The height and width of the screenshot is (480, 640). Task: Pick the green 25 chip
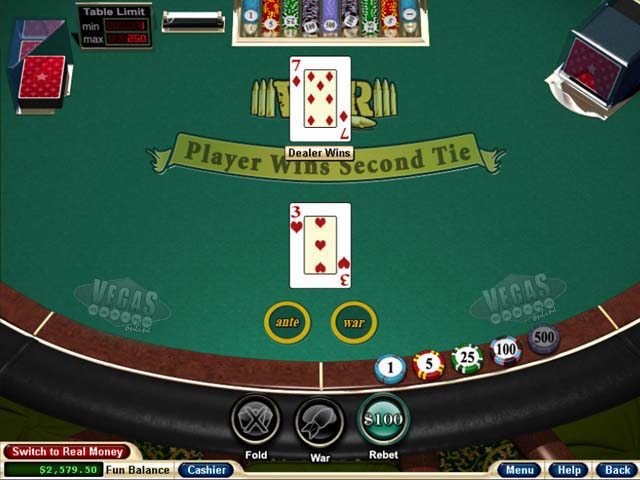(466, 358)
